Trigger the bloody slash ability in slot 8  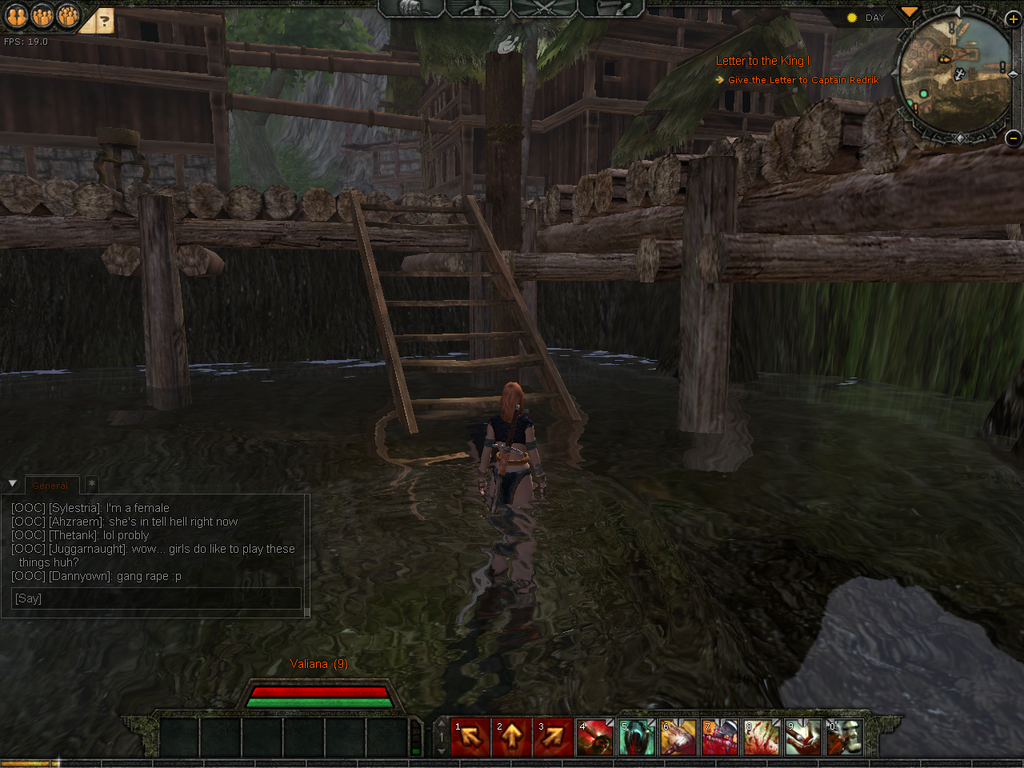(761, 738)
